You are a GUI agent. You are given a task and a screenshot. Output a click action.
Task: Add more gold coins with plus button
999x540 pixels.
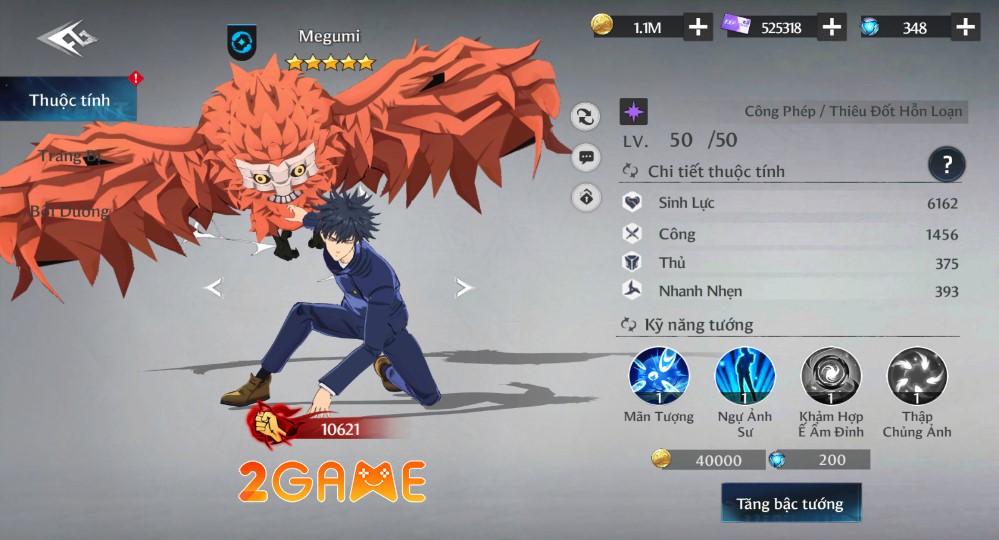click(x=698, y=27)
